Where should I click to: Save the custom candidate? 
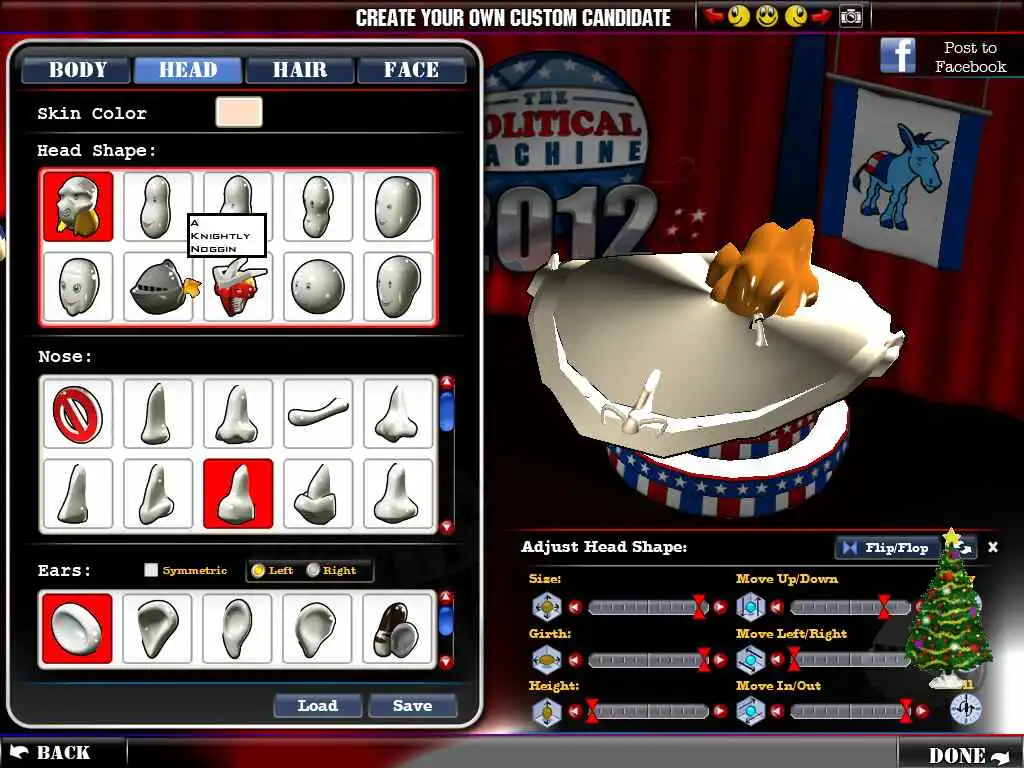pos(412,706)
